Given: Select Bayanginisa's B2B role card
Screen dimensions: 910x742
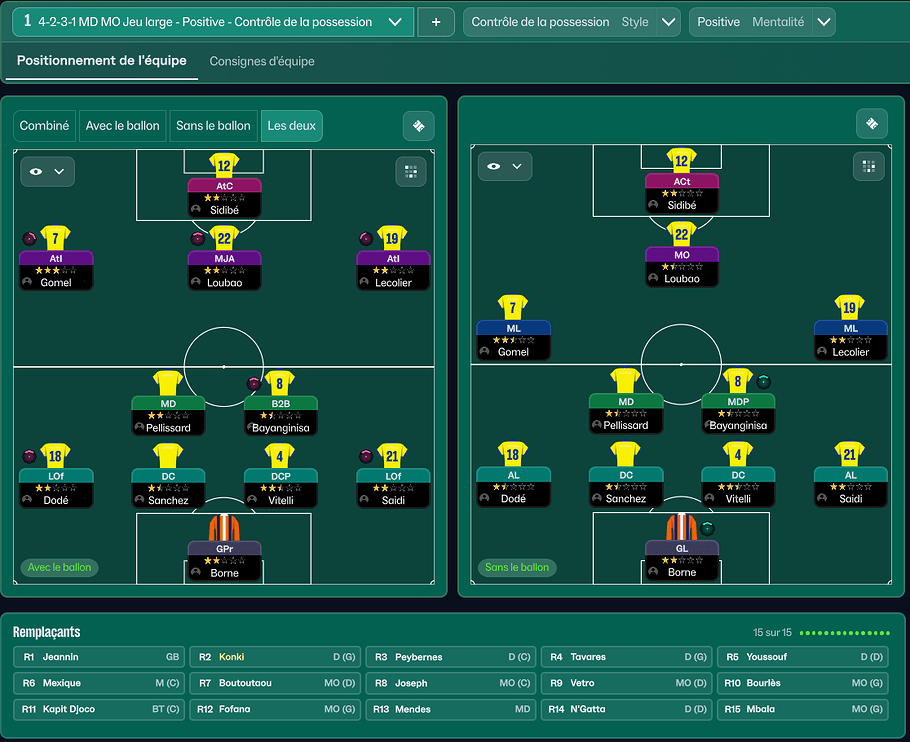Looking at the screenshot, I should [281, 415].
